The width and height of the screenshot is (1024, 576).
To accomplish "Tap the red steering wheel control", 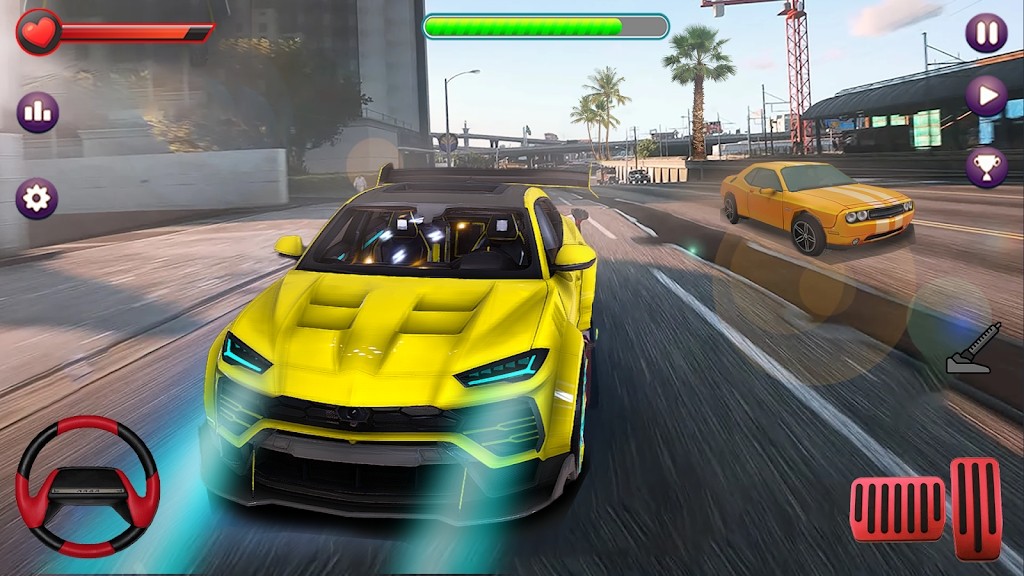I will 88,485.
